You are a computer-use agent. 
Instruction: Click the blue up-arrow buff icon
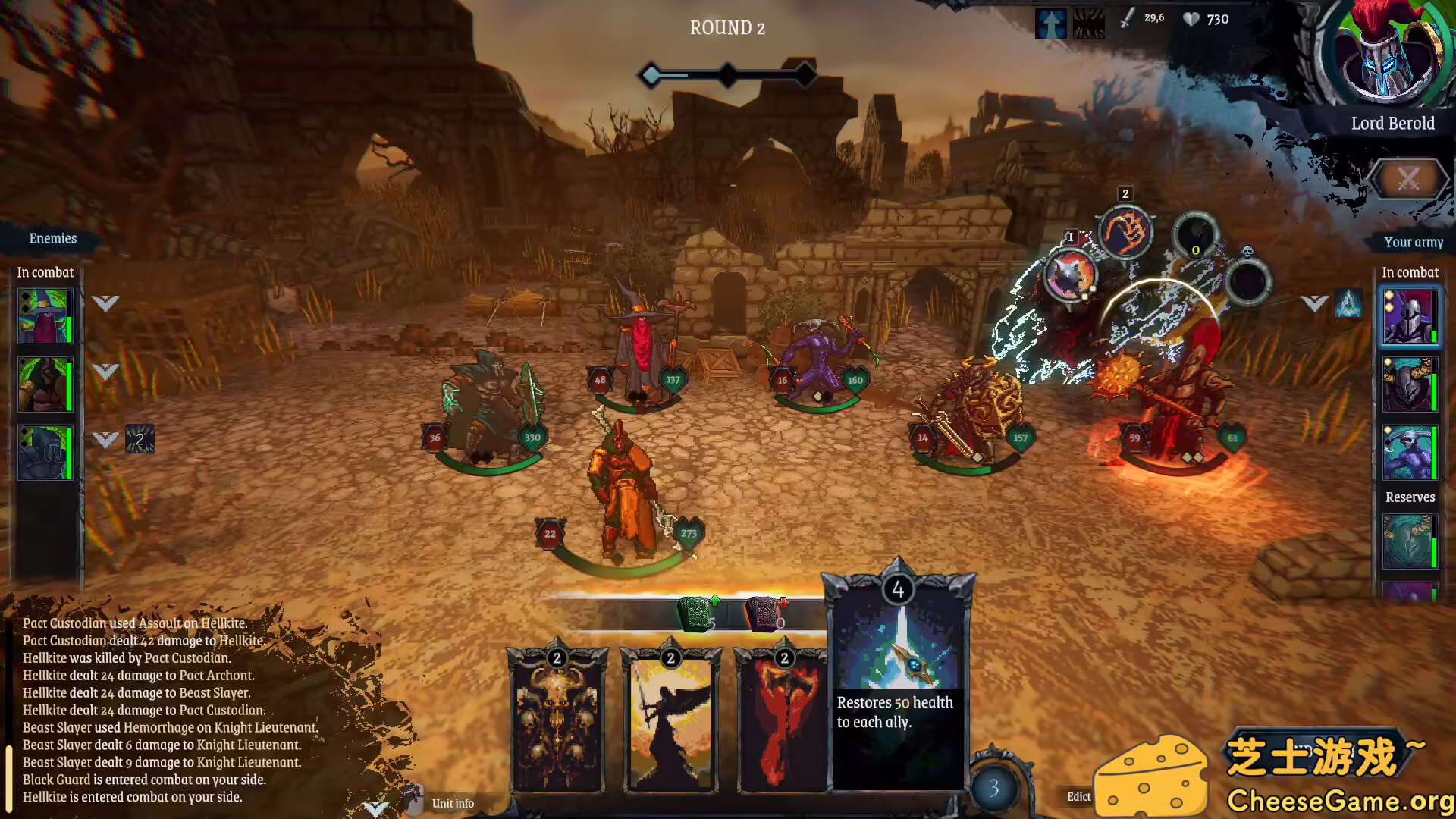[x=1051, y=24]
